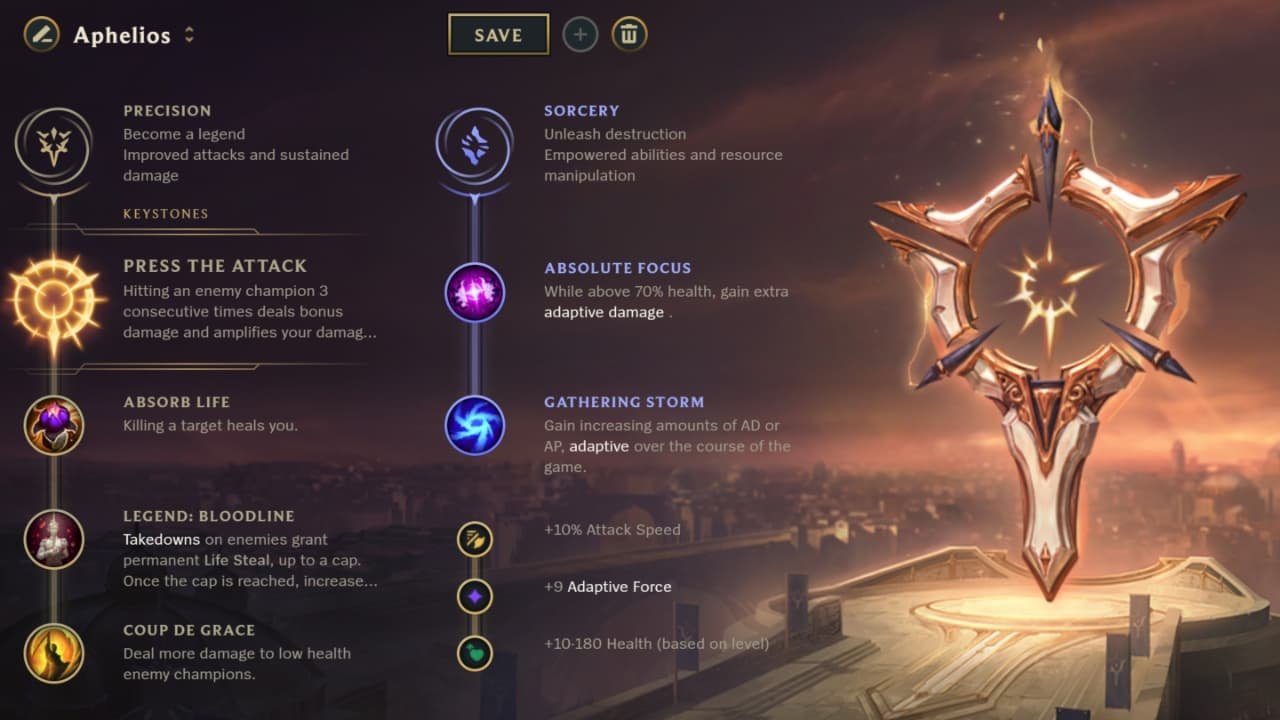Viewport: 1280px width, 720px height.
Task: Switch to the Sorcery secondary path
Action: 474,144
